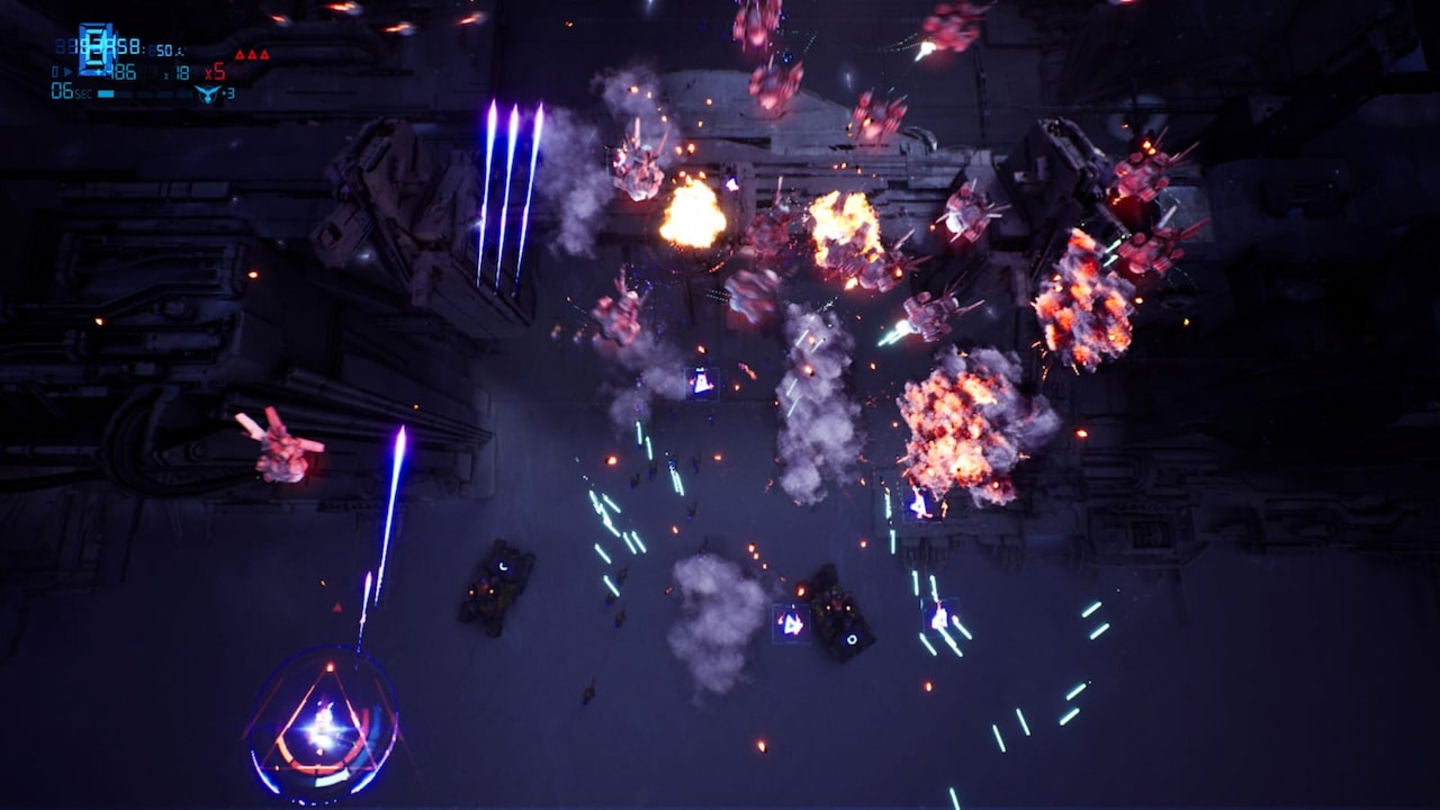Click the rightmost red triangle warning marker
Screen dimensions: 1440x810
pyautogui.click(x=265, y=54)
